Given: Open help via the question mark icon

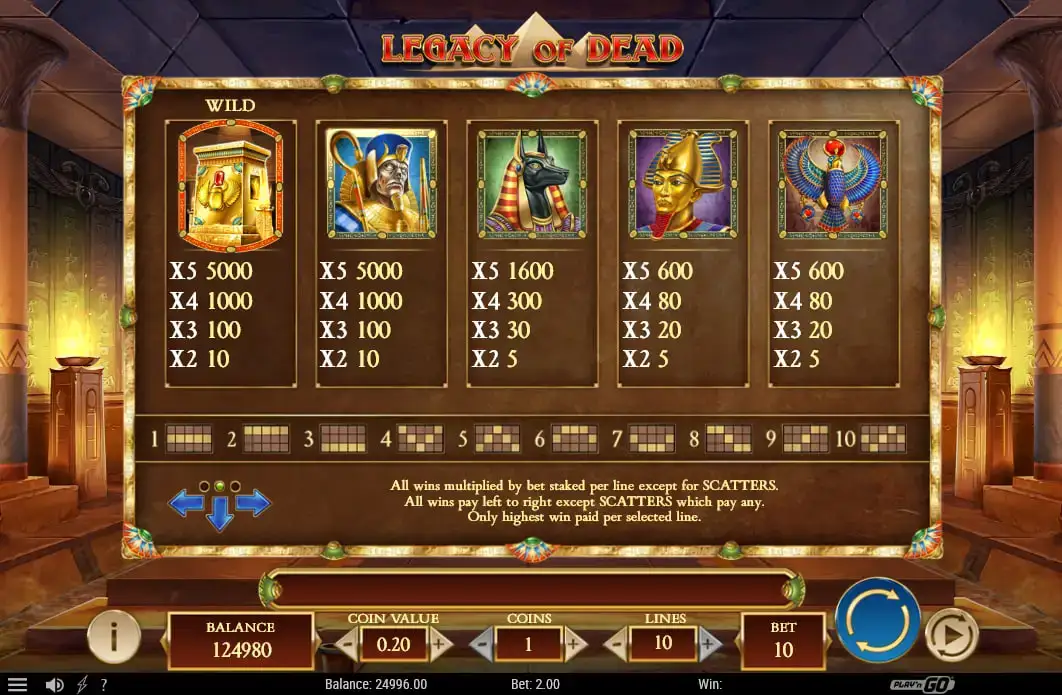Looking at the screenshot, I should (103, 685).
